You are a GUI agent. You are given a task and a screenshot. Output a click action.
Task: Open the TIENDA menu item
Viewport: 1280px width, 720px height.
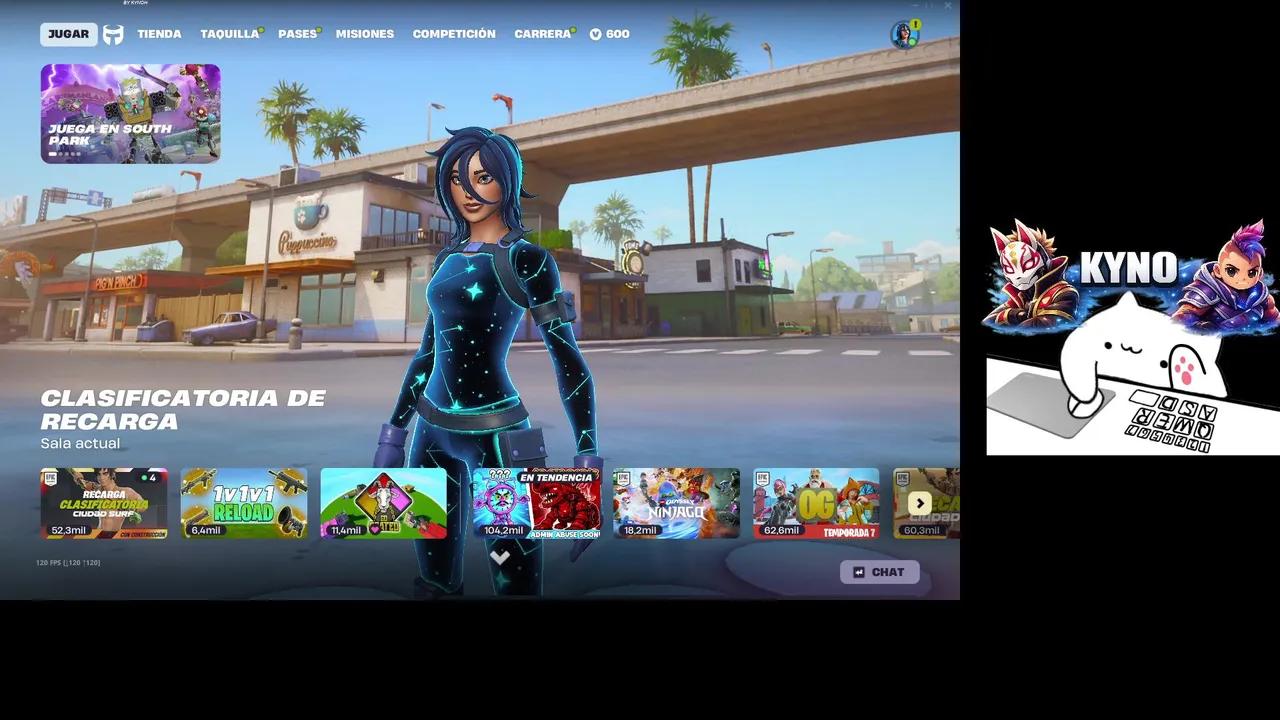(x=159, y=33)
